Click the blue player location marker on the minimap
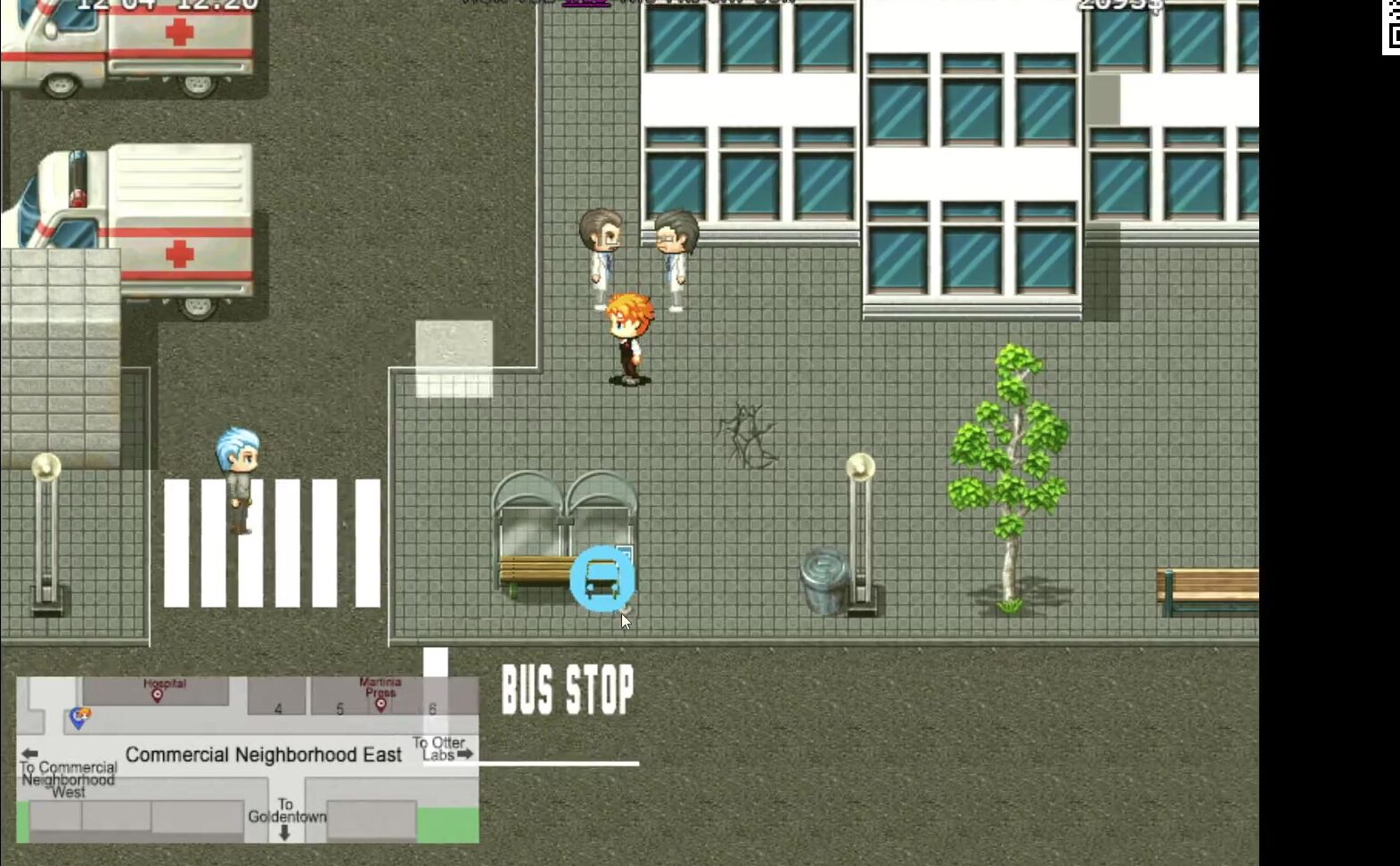Screen dimensions: 1400x866 [x=78, y=720]
